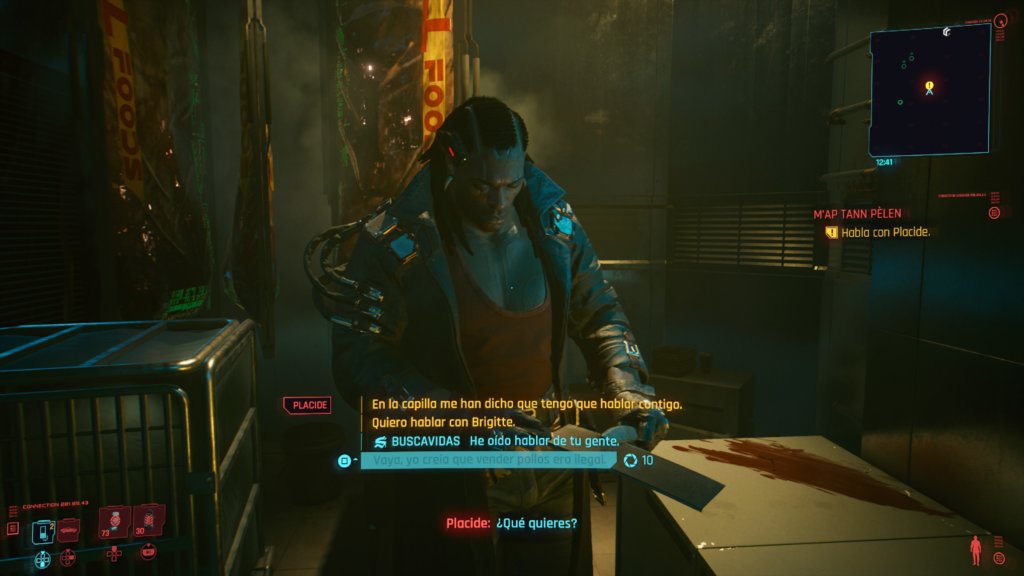Select the blue phone quick slot
This screenshot has width=1024, height=576.
pos(42,531)
